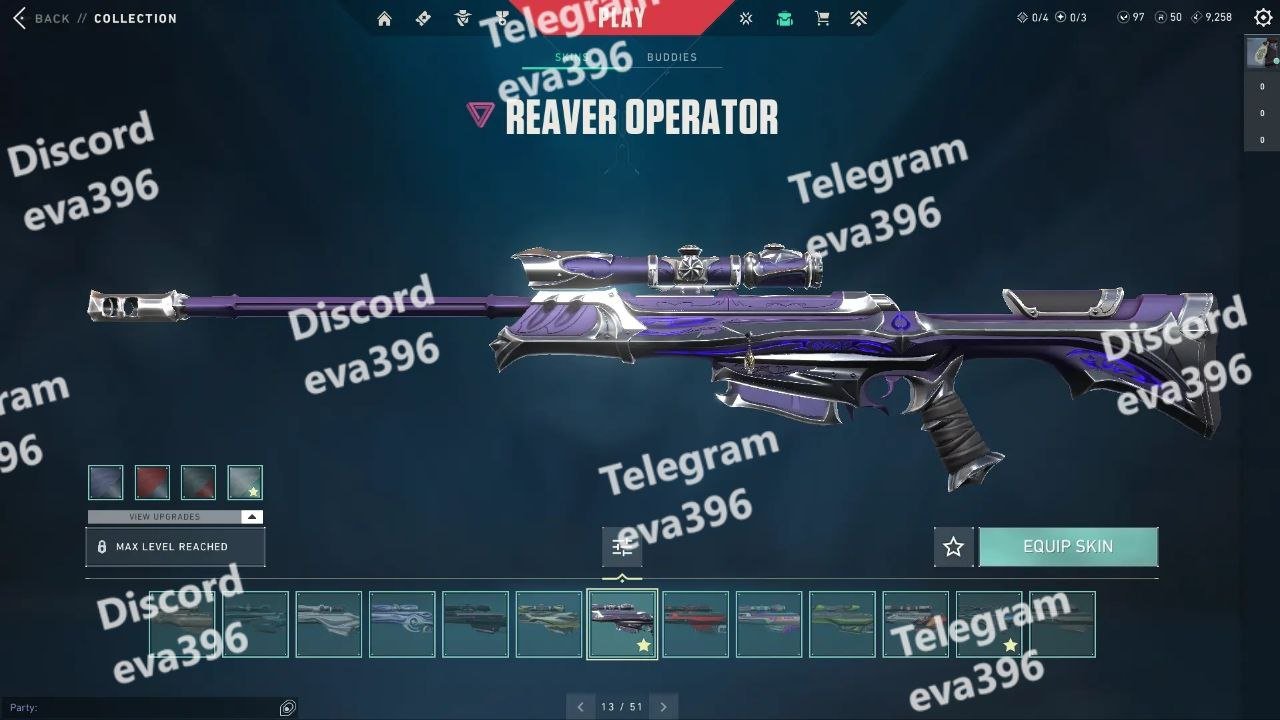Open the home screen icon
The width and height of the screenshot is (1280, 720).
coord(384,18)
